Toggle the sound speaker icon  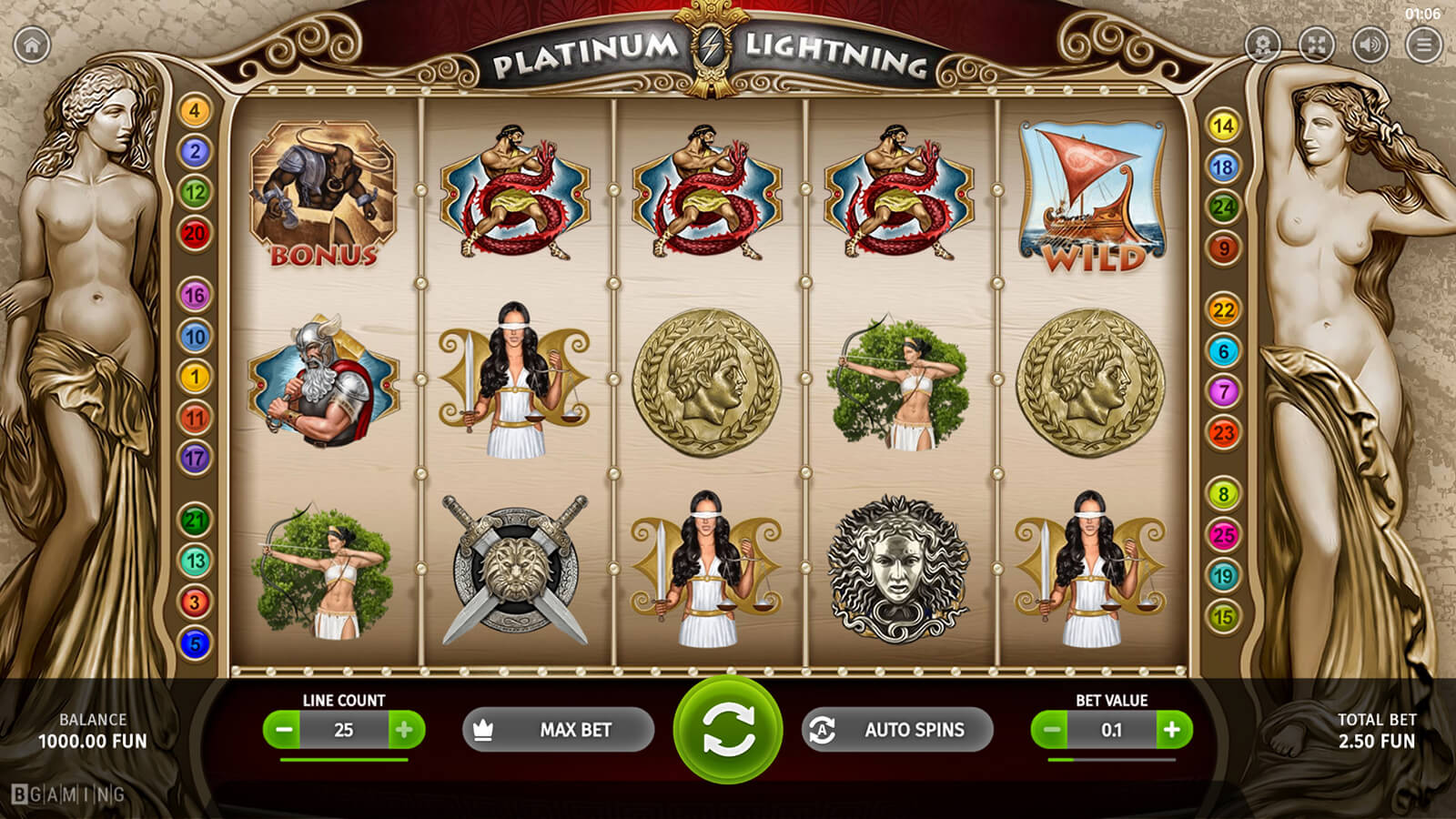pos(1370,44)
